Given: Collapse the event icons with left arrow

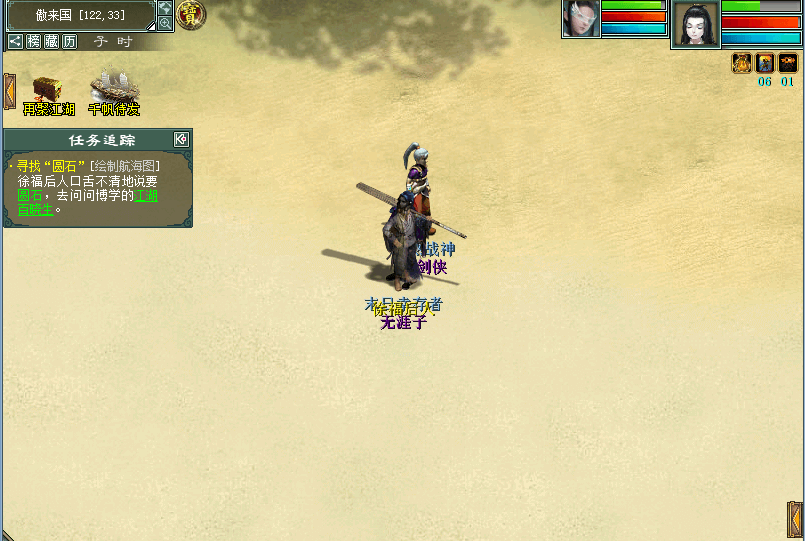Looking at the screenshot, I should pyautogui.click(x=9, y=91).
